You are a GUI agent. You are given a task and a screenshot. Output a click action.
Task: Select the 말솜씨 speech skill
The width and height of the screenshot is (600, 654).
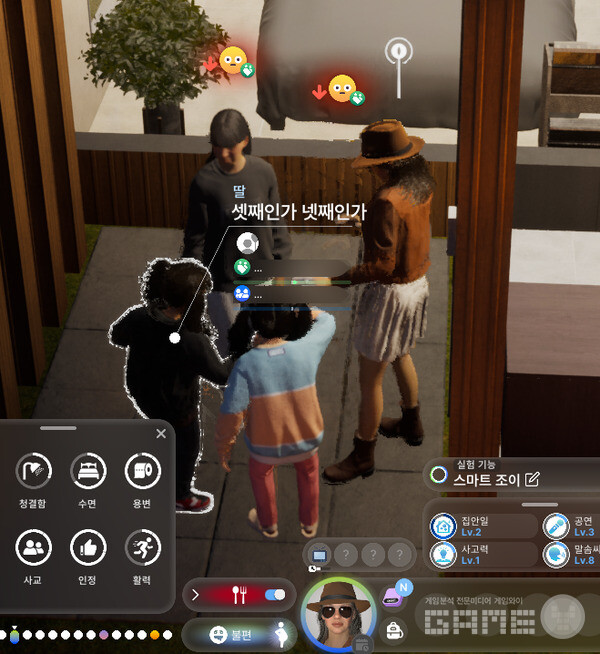(x=556, y=555)
